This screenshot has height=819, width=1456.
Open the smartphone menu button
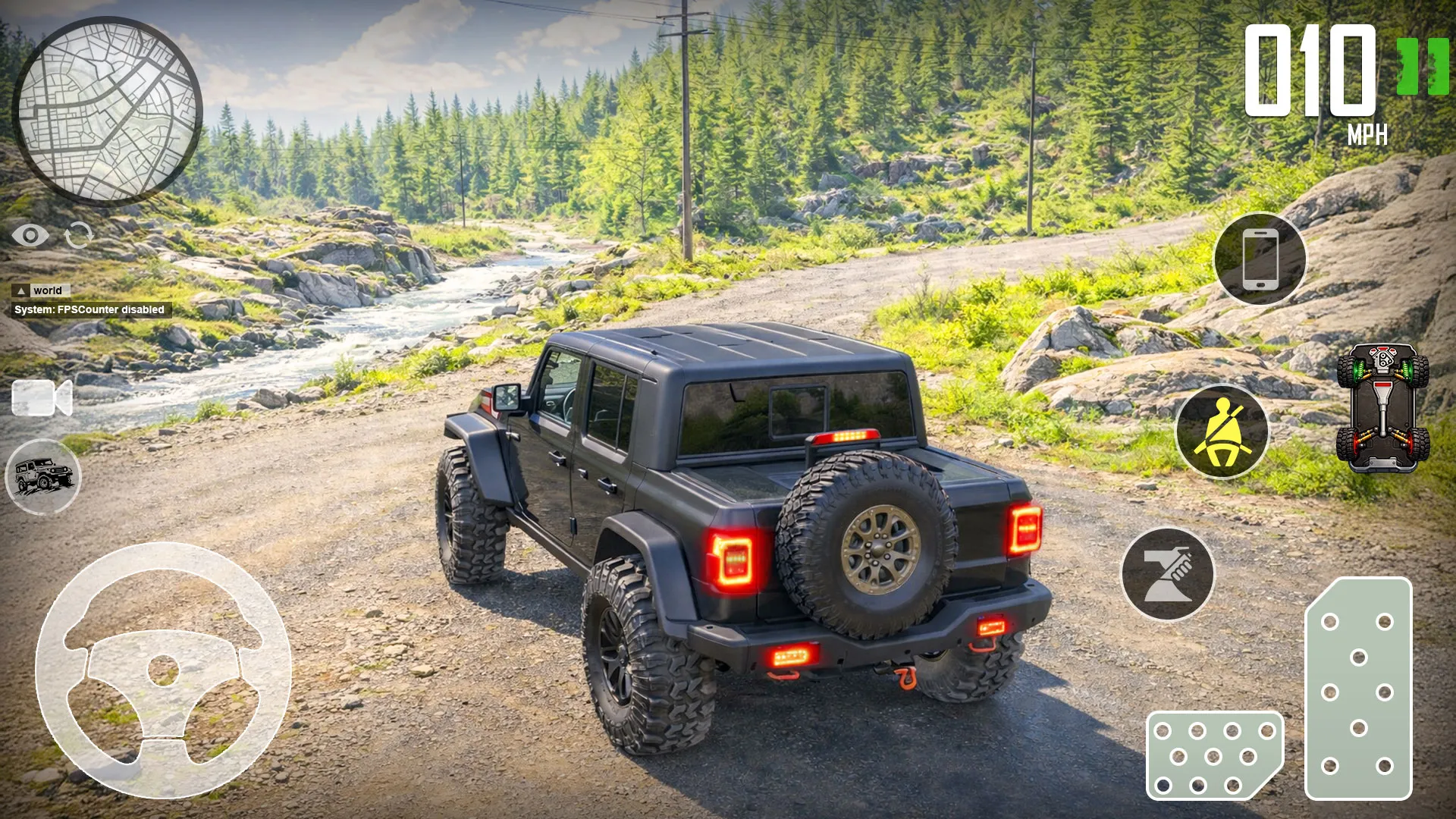point(1260,259)
